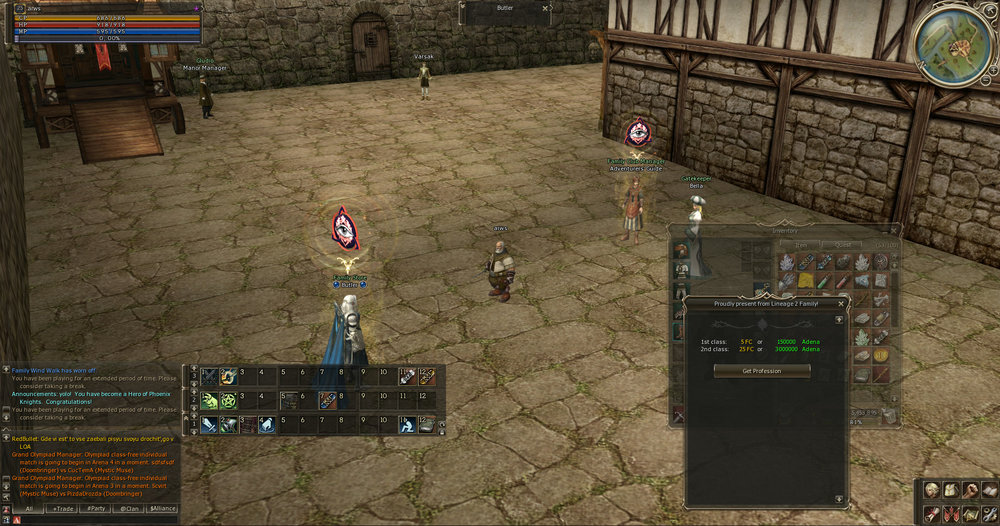Image resolution: width=1000 pixels, height=526 pixels.
Task: Close the Lineage 2 Family dialog
Action: 840,303
